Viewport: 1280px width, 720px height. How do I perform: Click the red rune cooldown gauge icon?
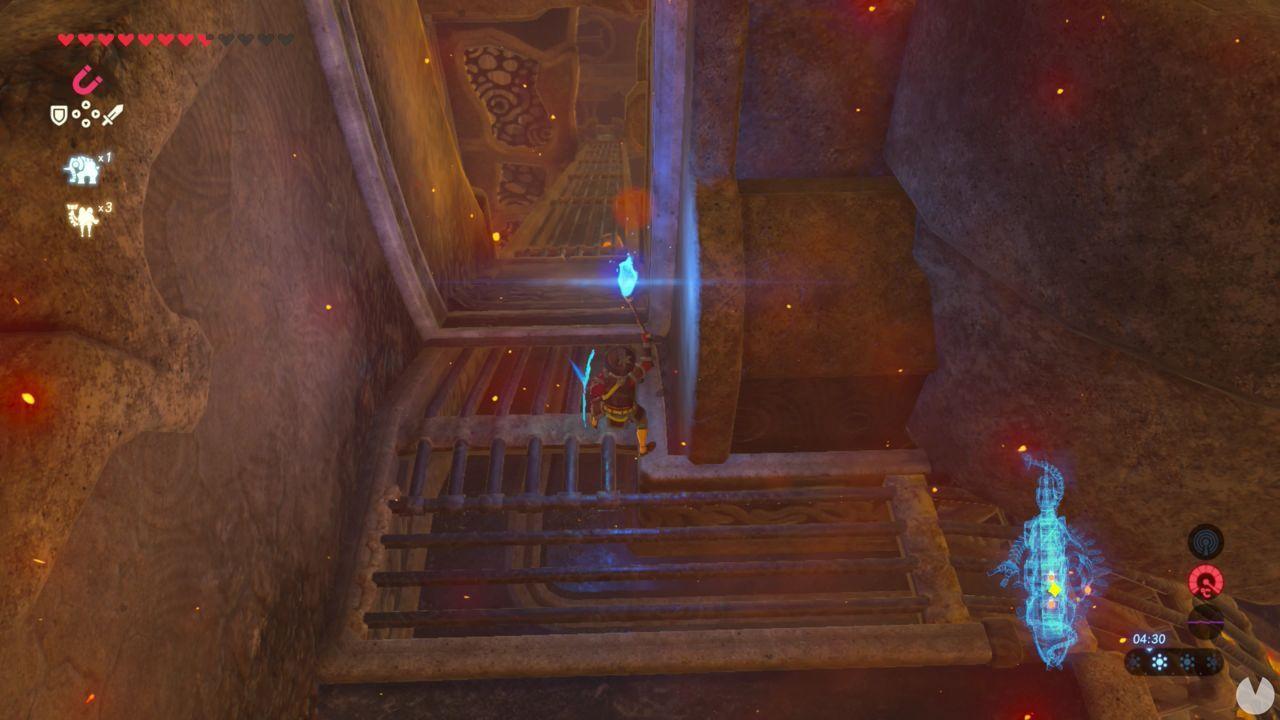1206,581
